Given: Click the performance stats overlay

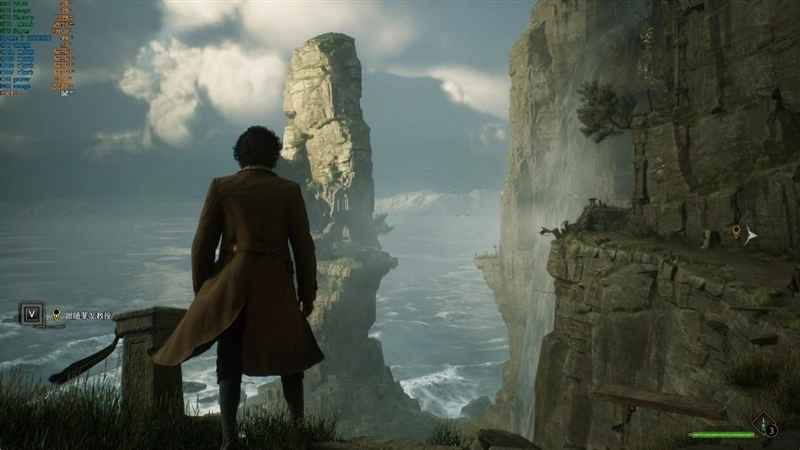Looking at the screenshot, I should 37,47.
